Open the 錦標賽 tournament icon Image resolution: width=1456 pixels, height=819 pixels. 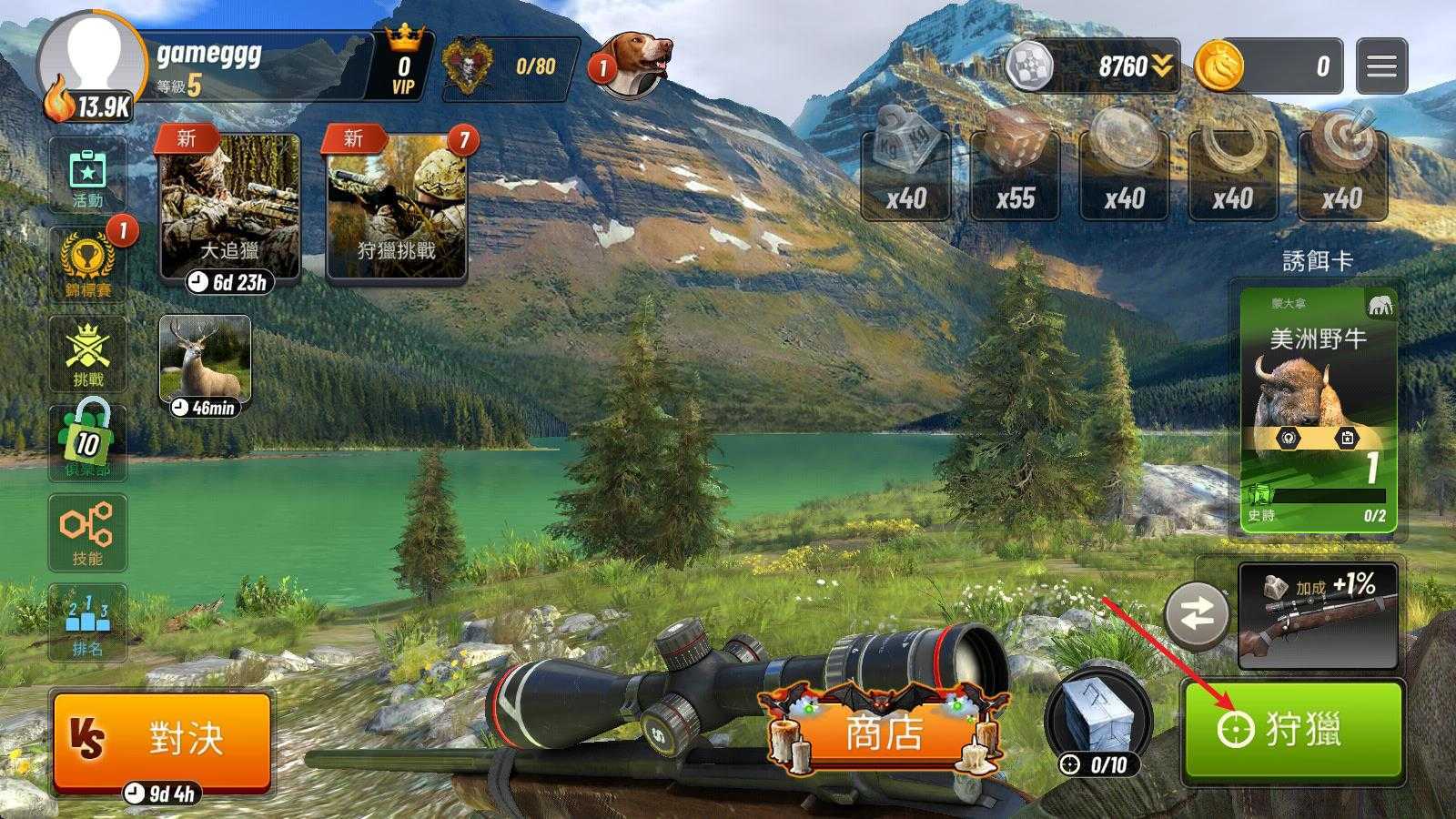(x=87, y=263)
